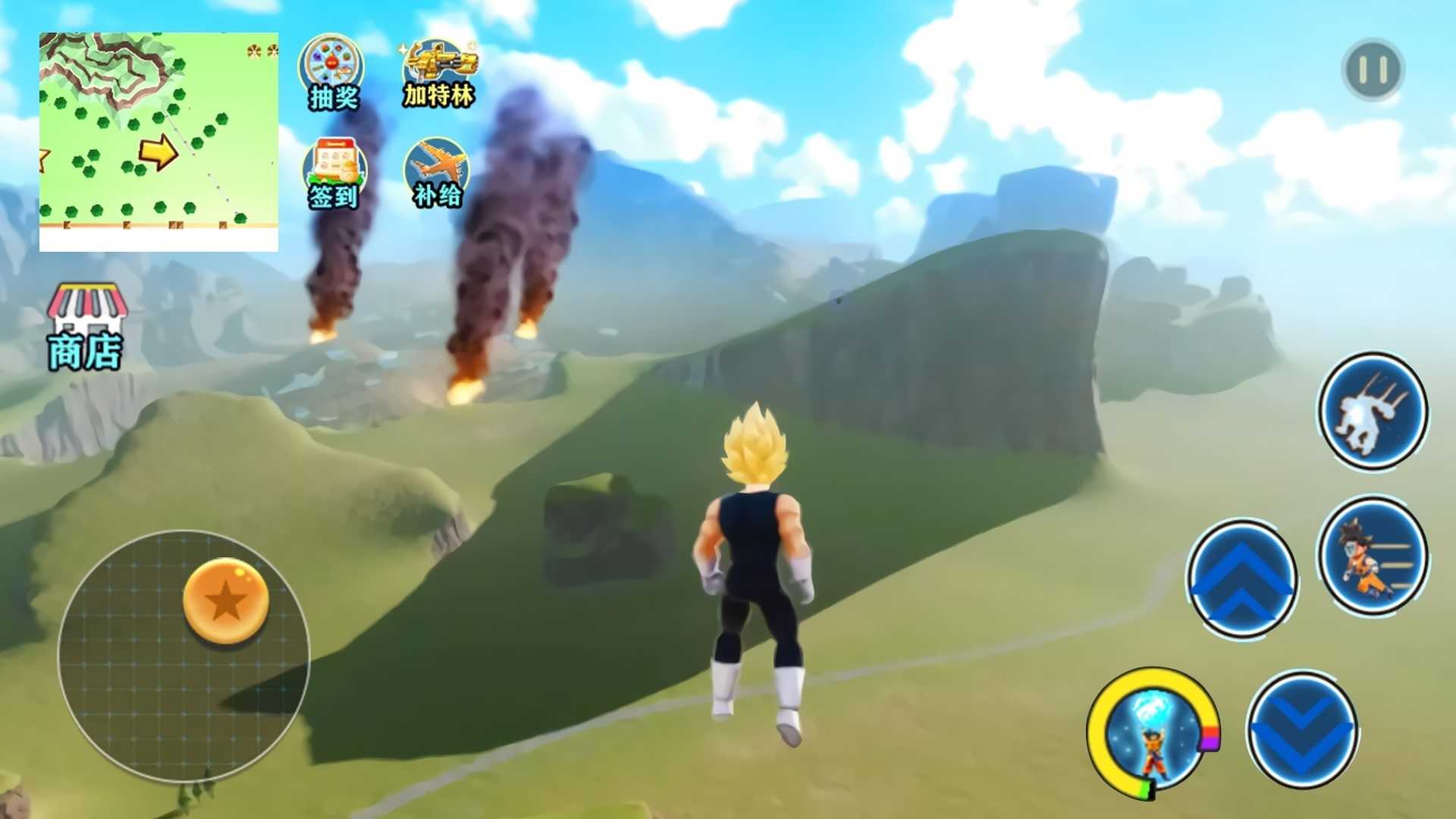Call the 补给 supply plane
This screenshot has width=1456, height=819.
[437, 173]
